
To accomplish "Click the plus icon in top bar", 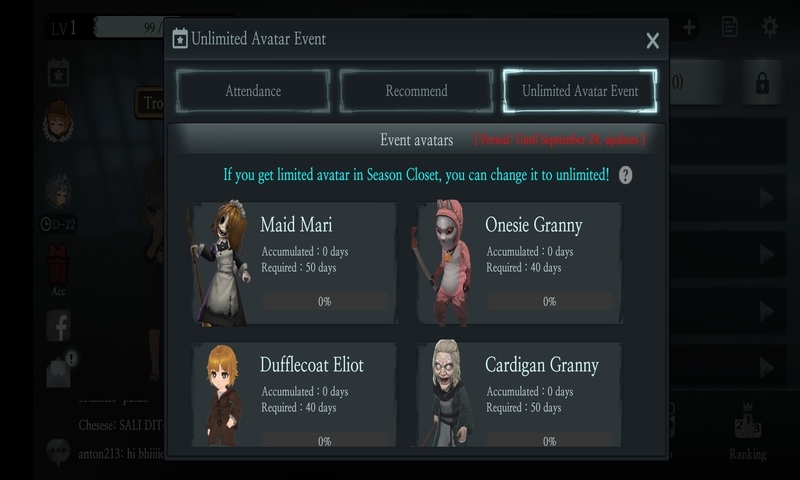I will point(690,27).
